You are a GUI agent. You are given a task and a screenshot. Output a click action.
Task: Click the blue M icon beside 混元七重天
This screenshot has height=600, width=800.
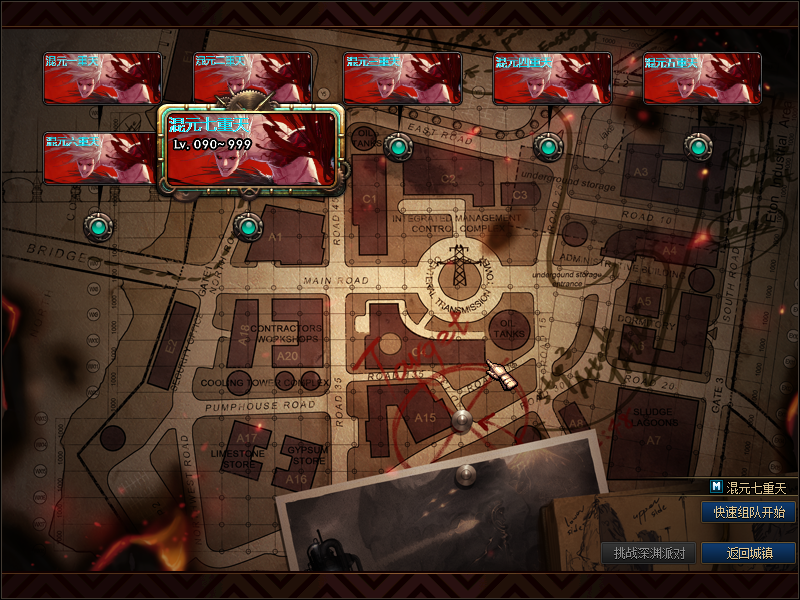(716, 487)
